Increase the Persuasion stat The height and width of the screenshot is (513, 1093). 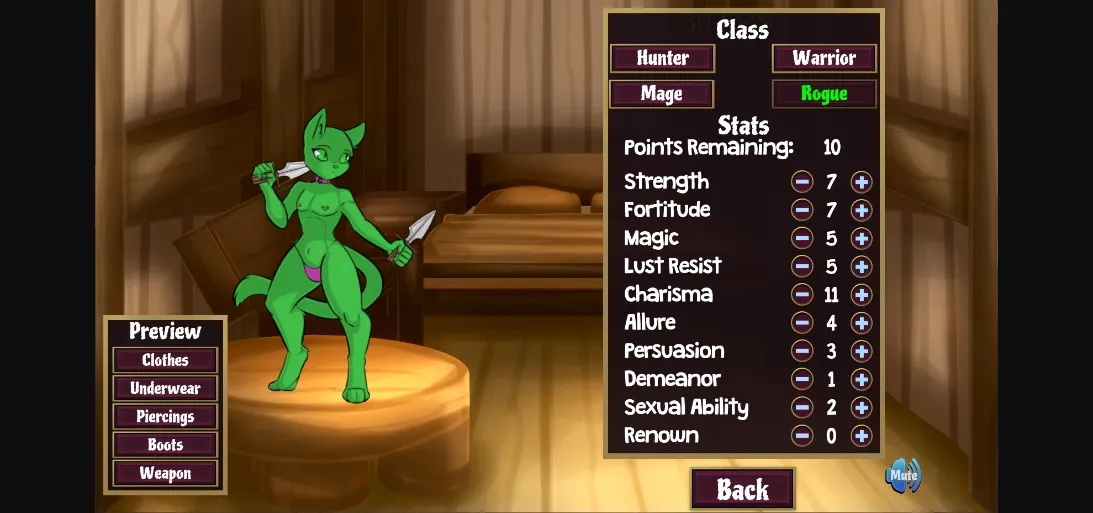(861, 351)
